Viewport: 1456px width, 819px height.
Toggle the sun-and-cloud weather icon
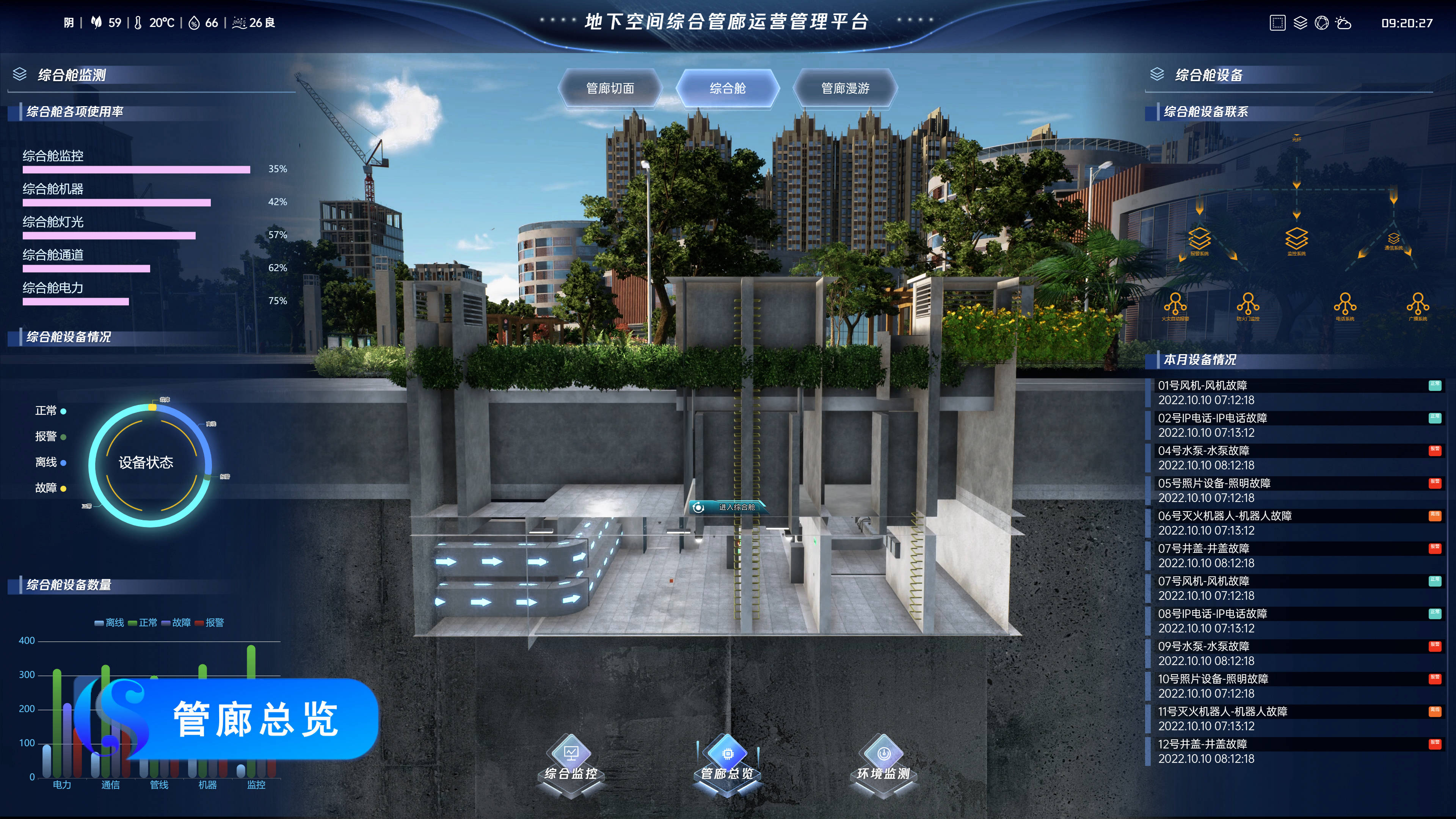(x=1343, y=23)
